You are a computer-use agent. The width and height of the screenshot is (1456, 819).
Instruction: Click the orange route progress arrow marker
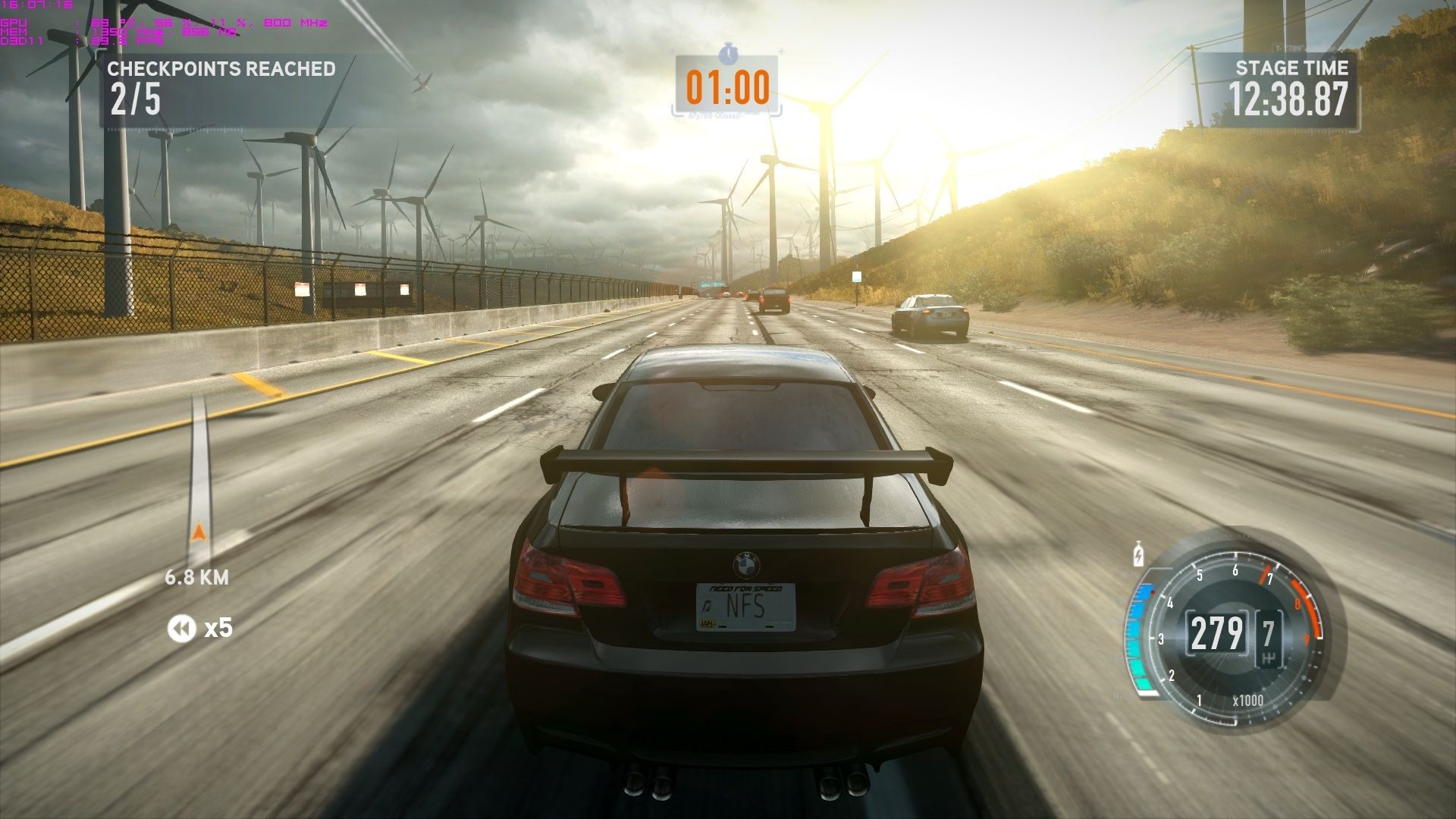point(199,531)
